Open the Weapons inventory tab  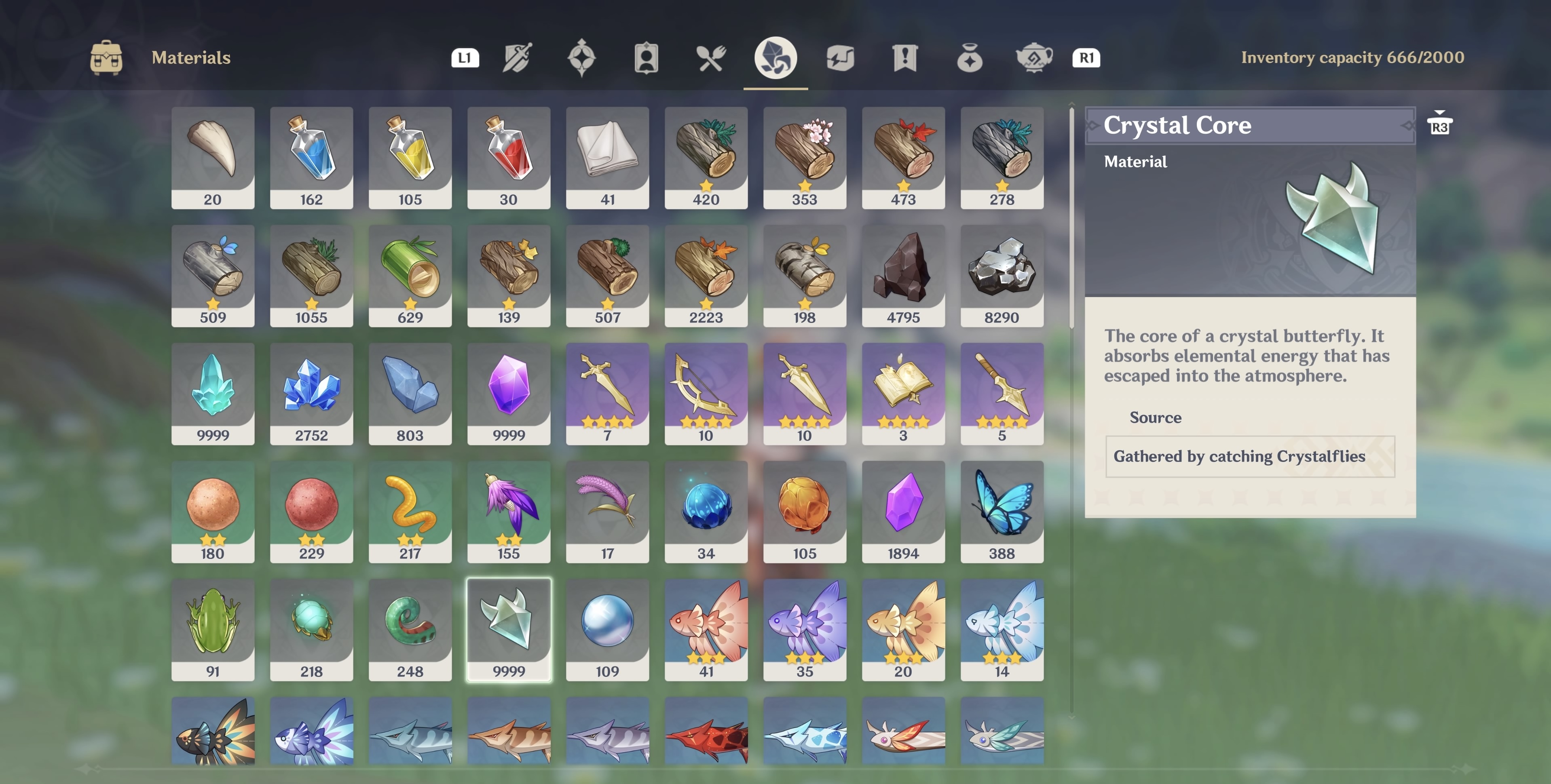tap(518, 58)
